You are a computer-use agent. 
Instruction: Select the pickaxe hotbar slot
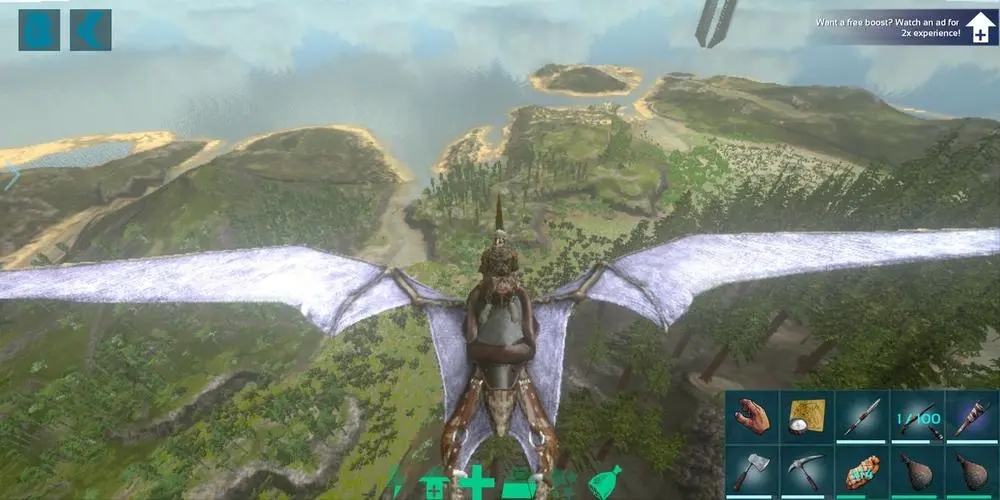pos(805,470)
